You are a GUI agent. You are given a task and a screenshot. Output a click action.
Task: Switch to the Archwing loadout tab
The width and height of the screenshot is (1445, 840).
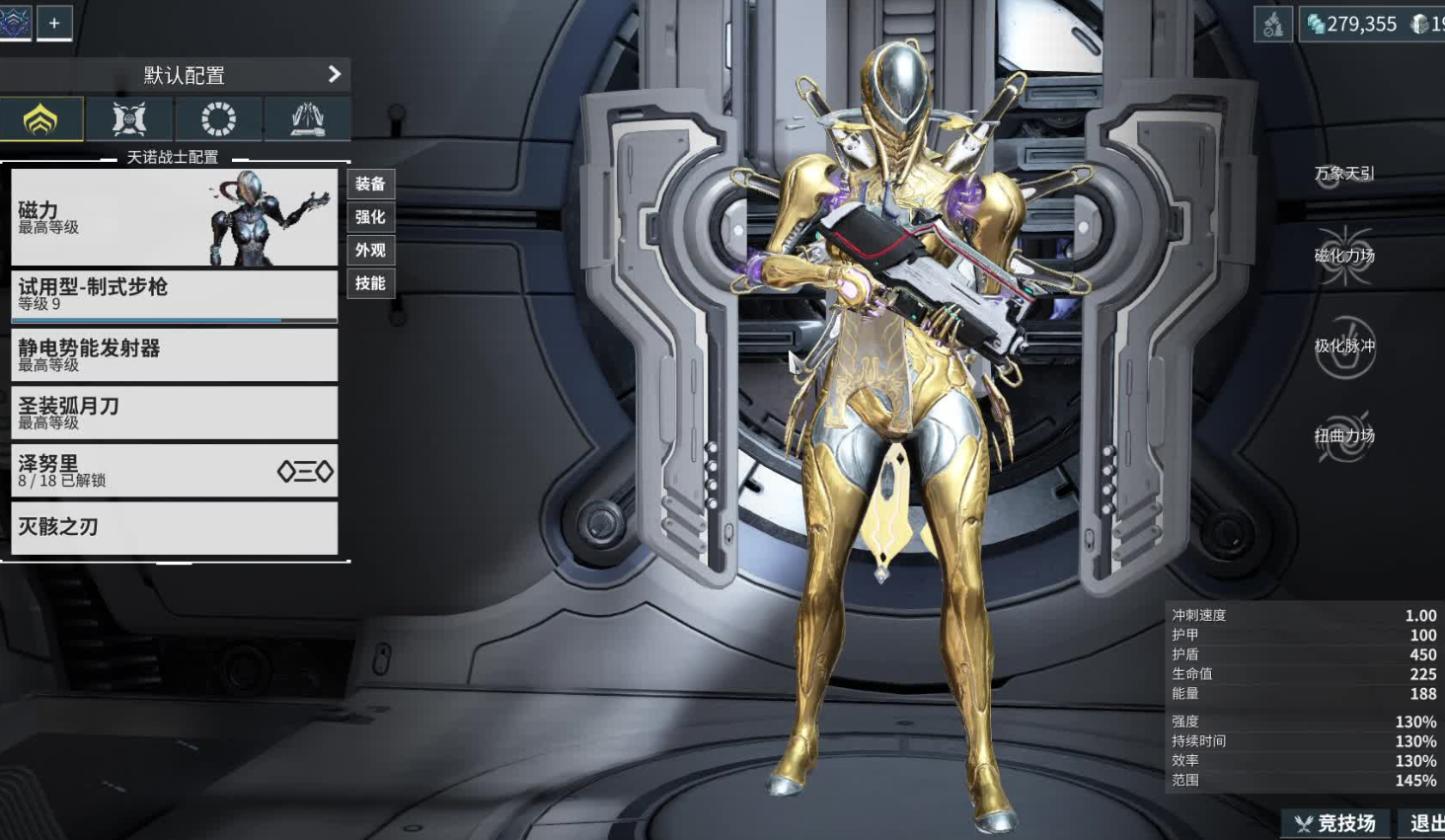click(129, 119)
